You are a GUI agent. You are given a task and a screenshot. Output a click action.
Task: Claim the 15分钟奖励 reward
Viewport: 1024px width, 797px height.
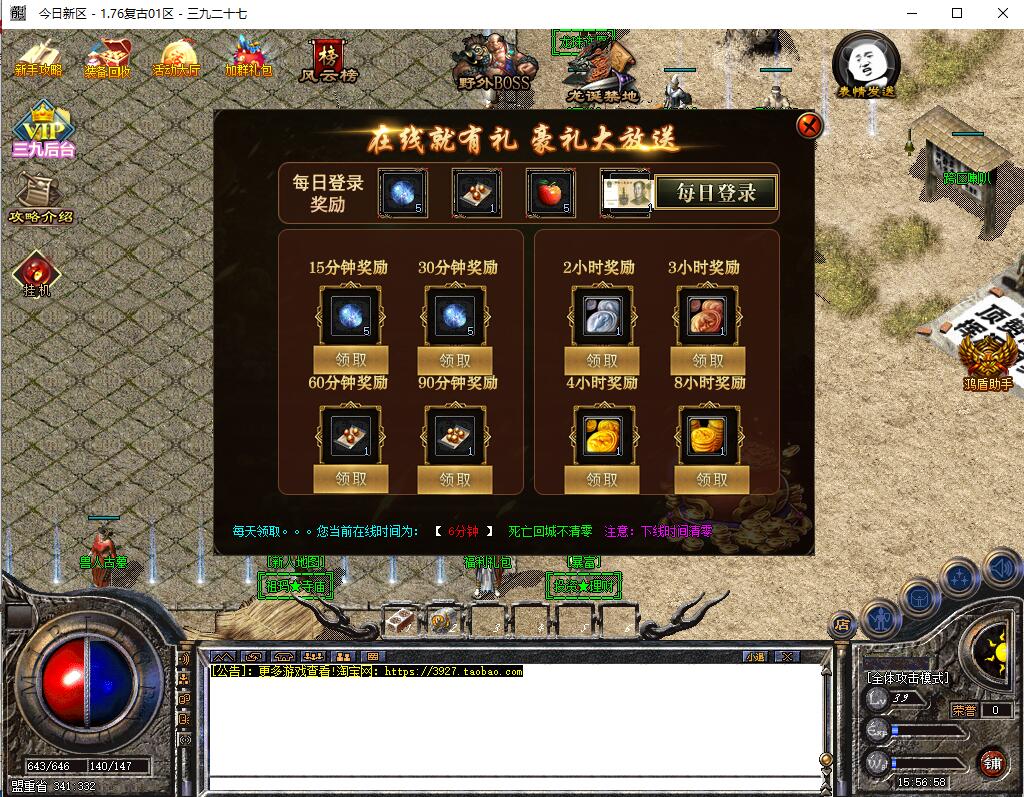[x=350, y=360]
